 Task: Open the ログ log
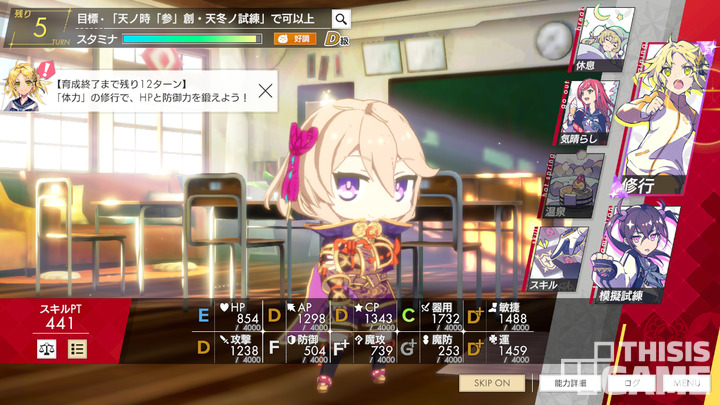tap(631, 383)
